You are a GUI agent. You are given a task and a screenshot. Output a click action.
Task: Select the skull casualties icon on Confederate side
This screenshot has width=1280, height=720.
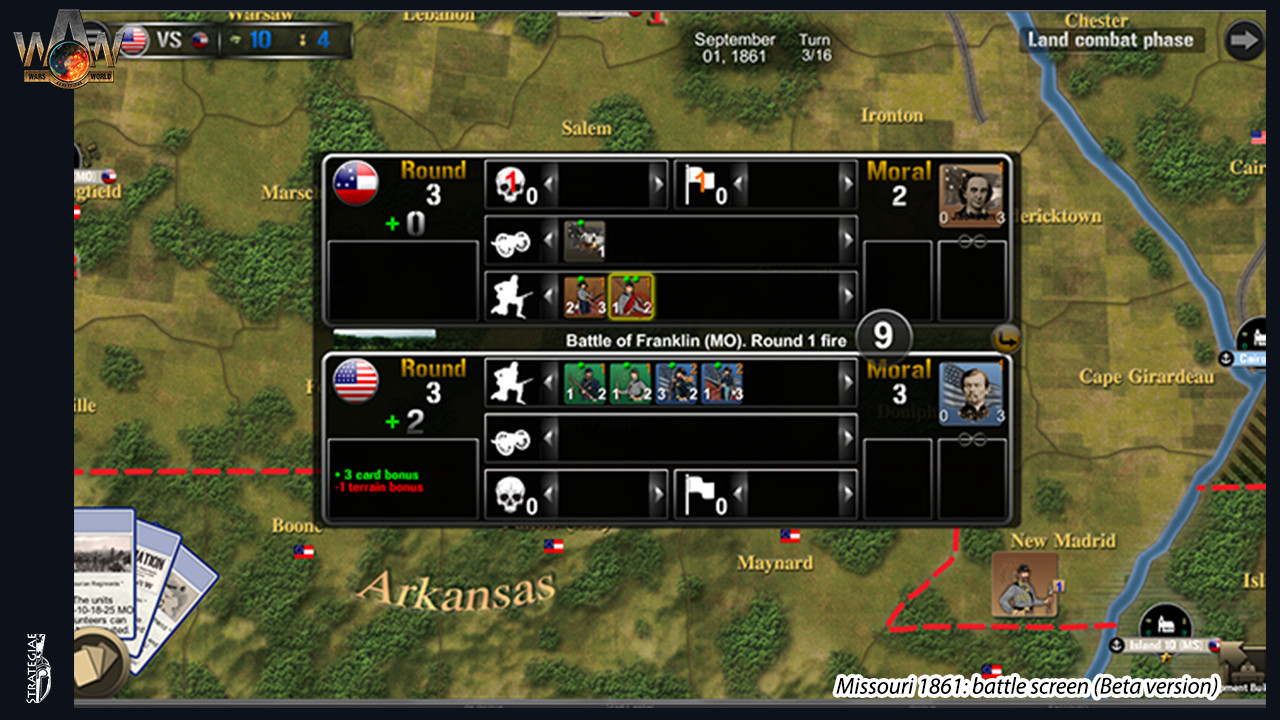[x=512, y=185]
